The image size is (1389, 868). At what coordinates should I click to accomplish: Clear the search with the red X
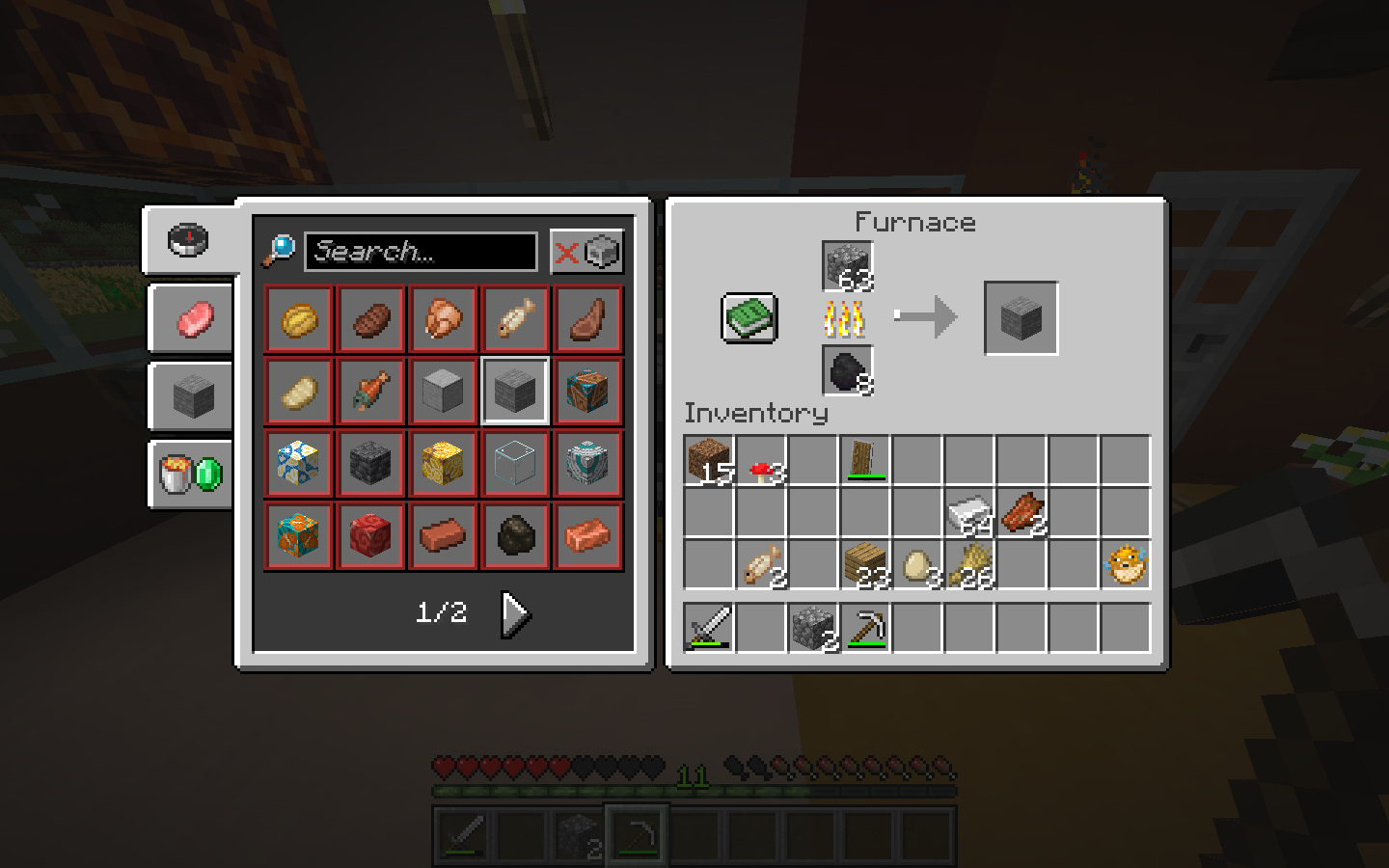(568, 251)
